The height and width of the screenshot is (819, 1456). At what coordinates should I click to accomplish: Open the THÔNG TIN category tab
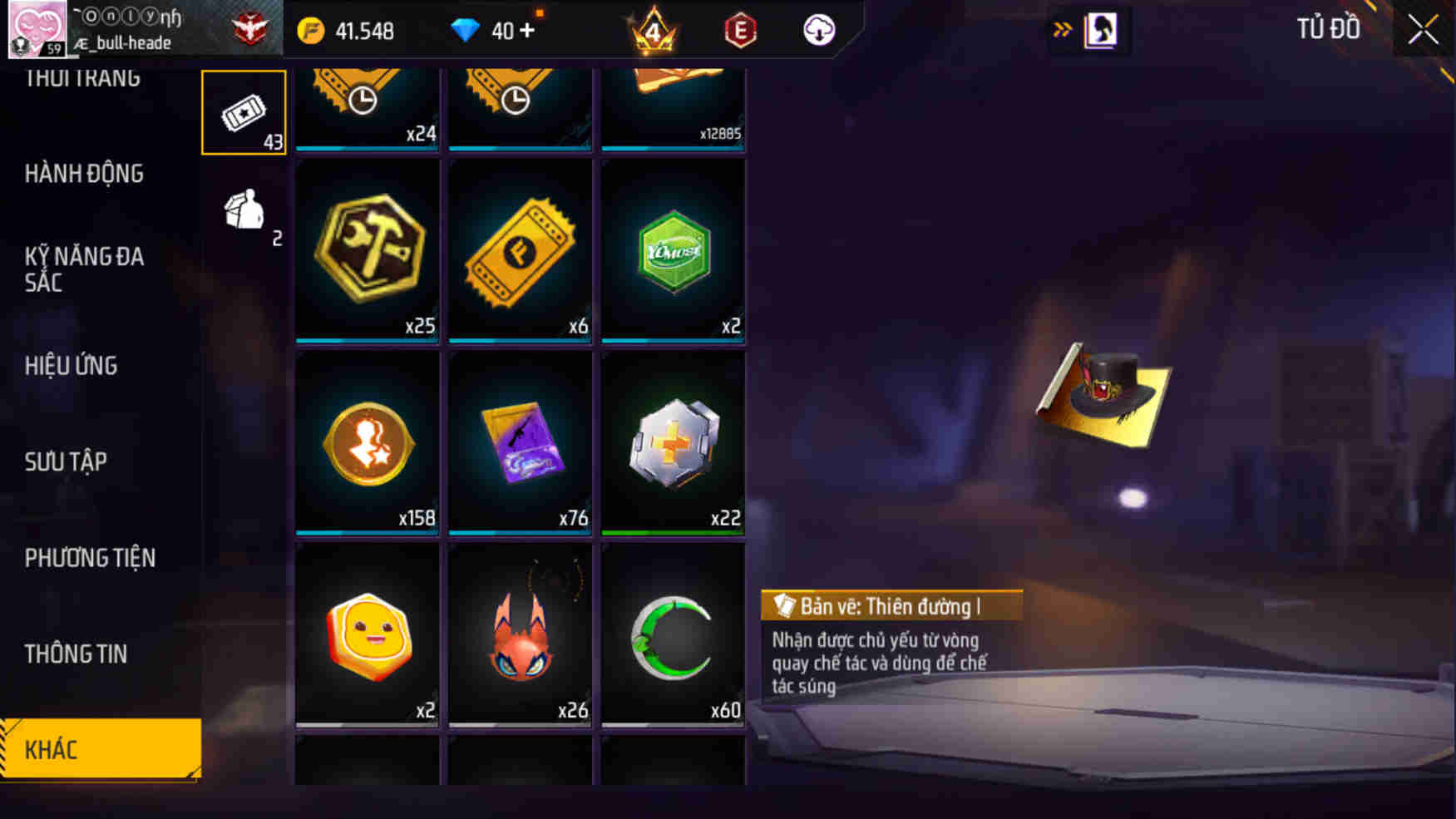74,654
